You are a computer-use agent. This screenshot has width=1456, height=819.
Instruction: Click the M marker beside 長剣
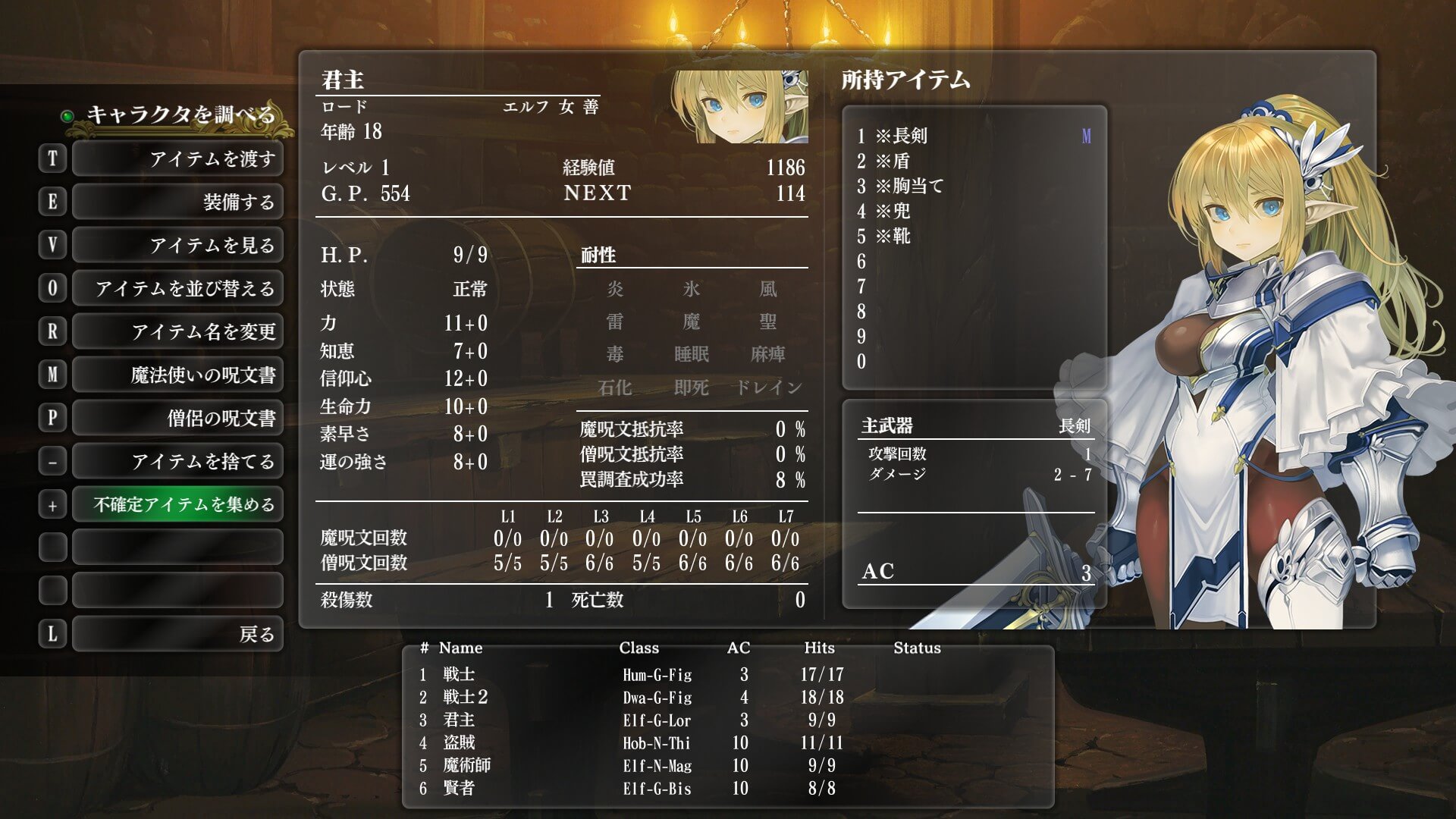(1087, 136)
